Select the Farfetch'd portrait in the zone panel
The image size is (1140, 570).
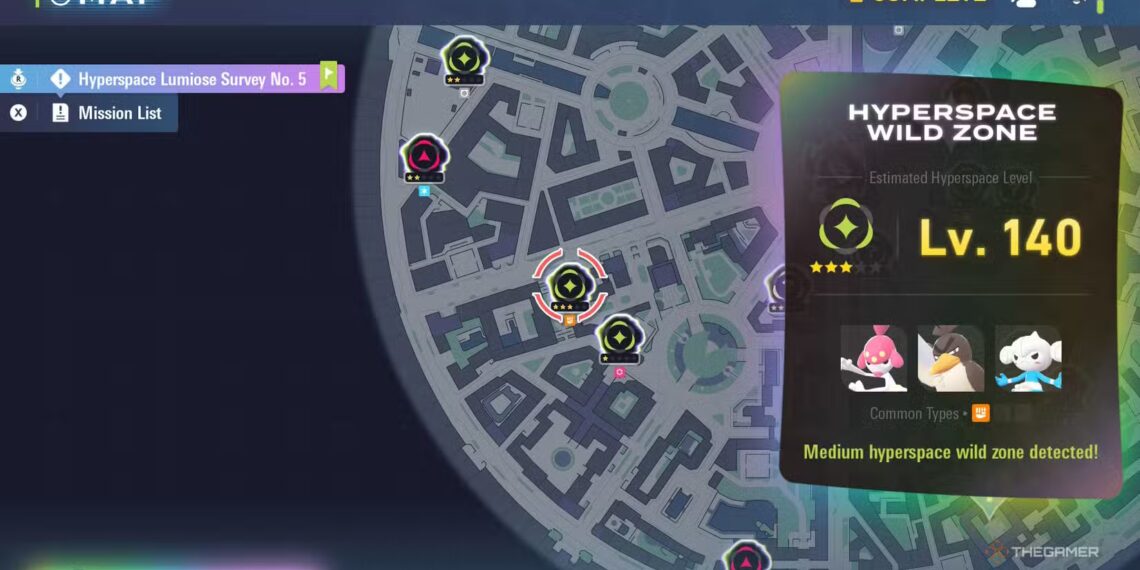point(950,359)
